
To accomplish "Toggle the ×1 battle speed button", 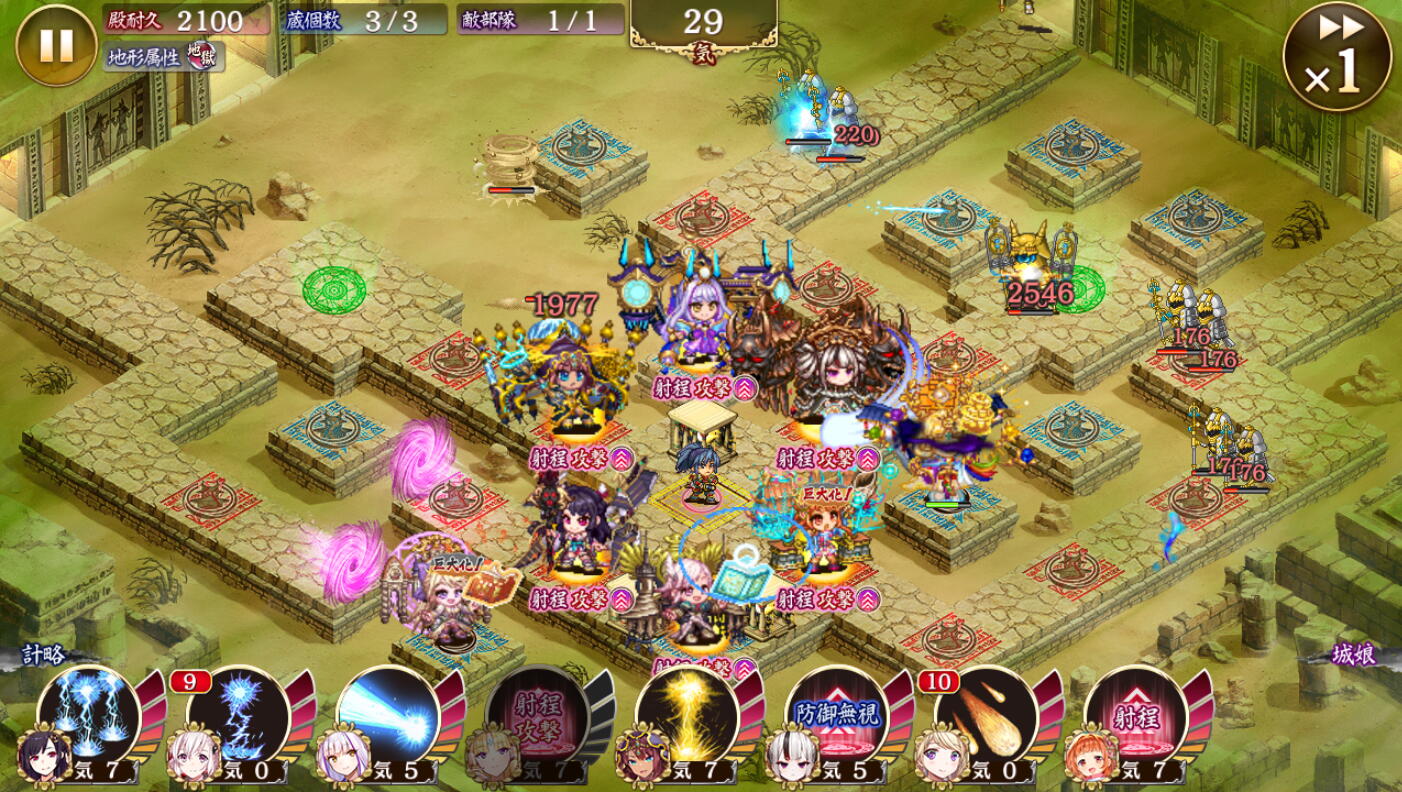I will [x=1337, y=56].
